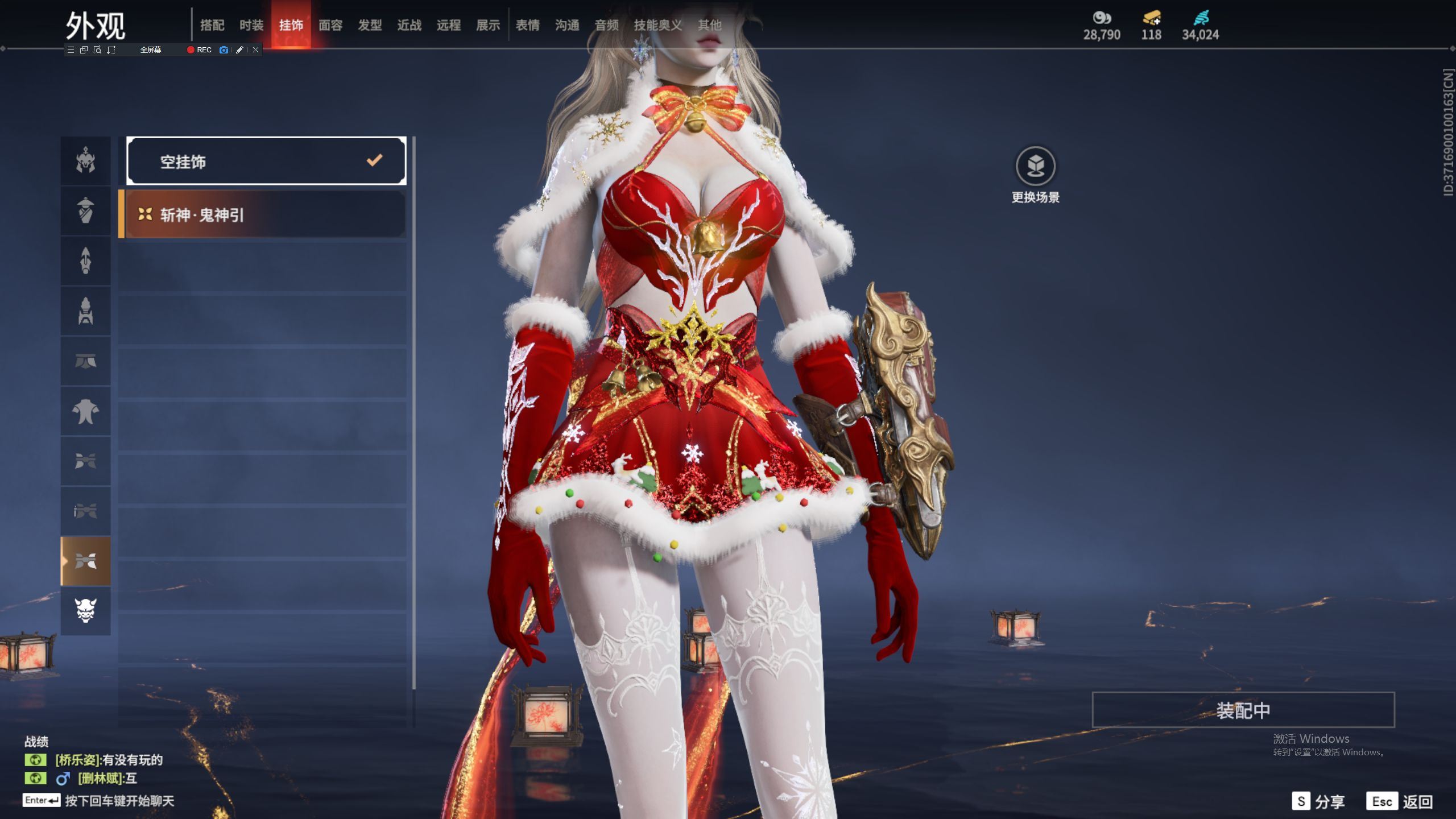Viewport: 1456px width, 819px height.
Task: Select the 音频 audio tab
Action: pyautogui.click(x=606, y=25)
